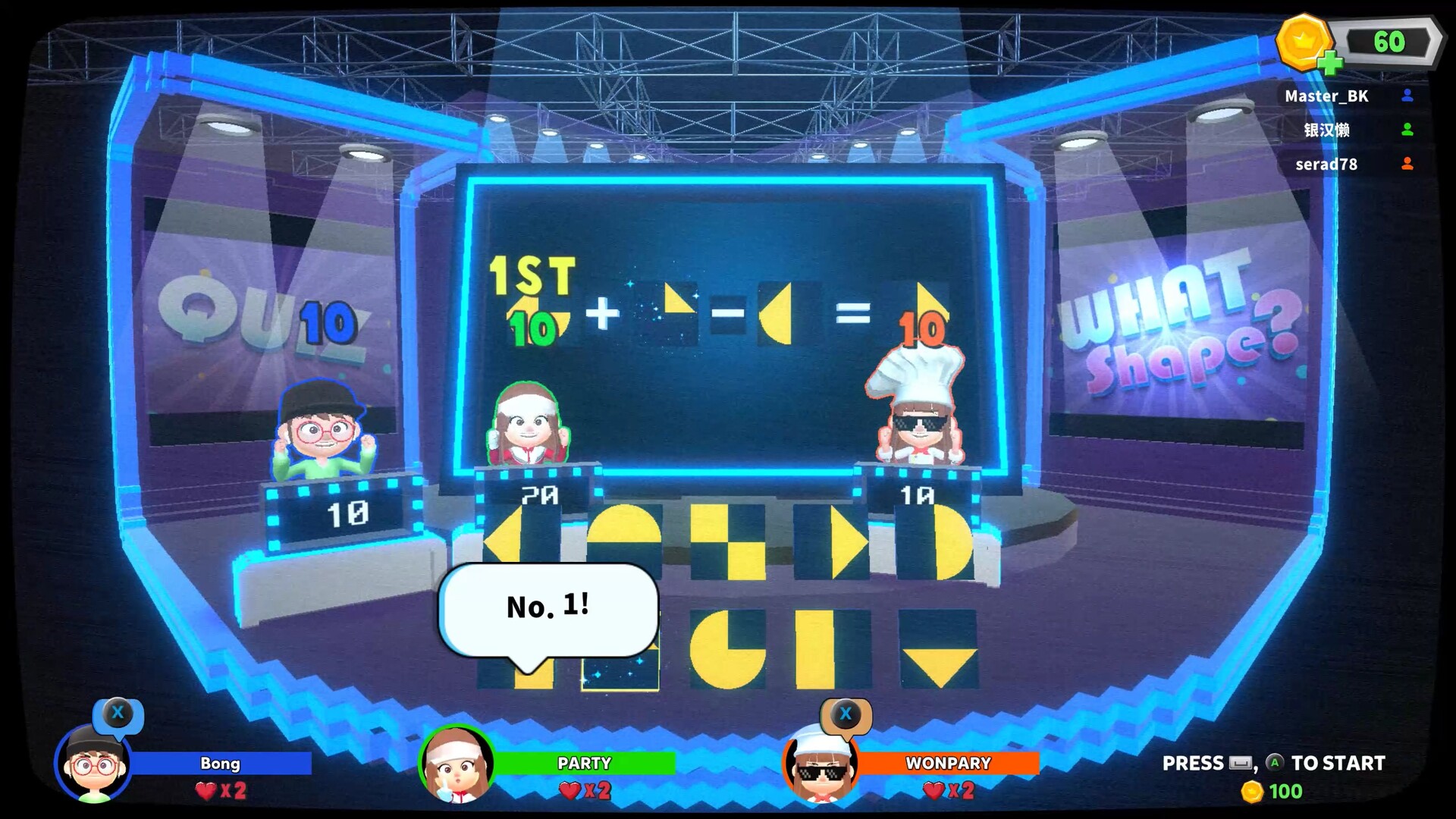
Task: Click Master_BK's blue player status icon
Action: (1408, 96)
